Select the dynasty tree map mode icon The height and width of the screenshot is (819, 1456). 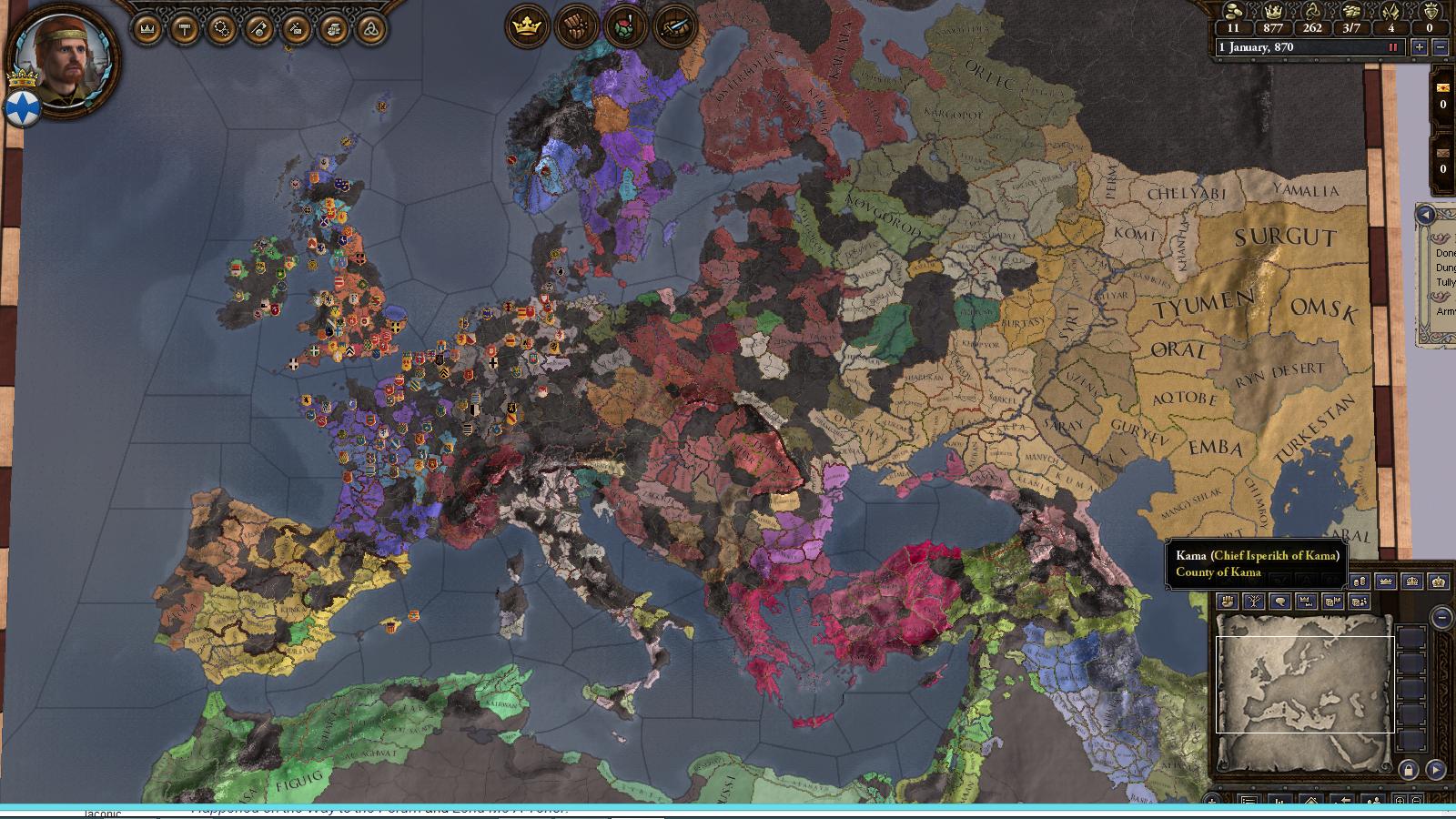(1254, 602)
